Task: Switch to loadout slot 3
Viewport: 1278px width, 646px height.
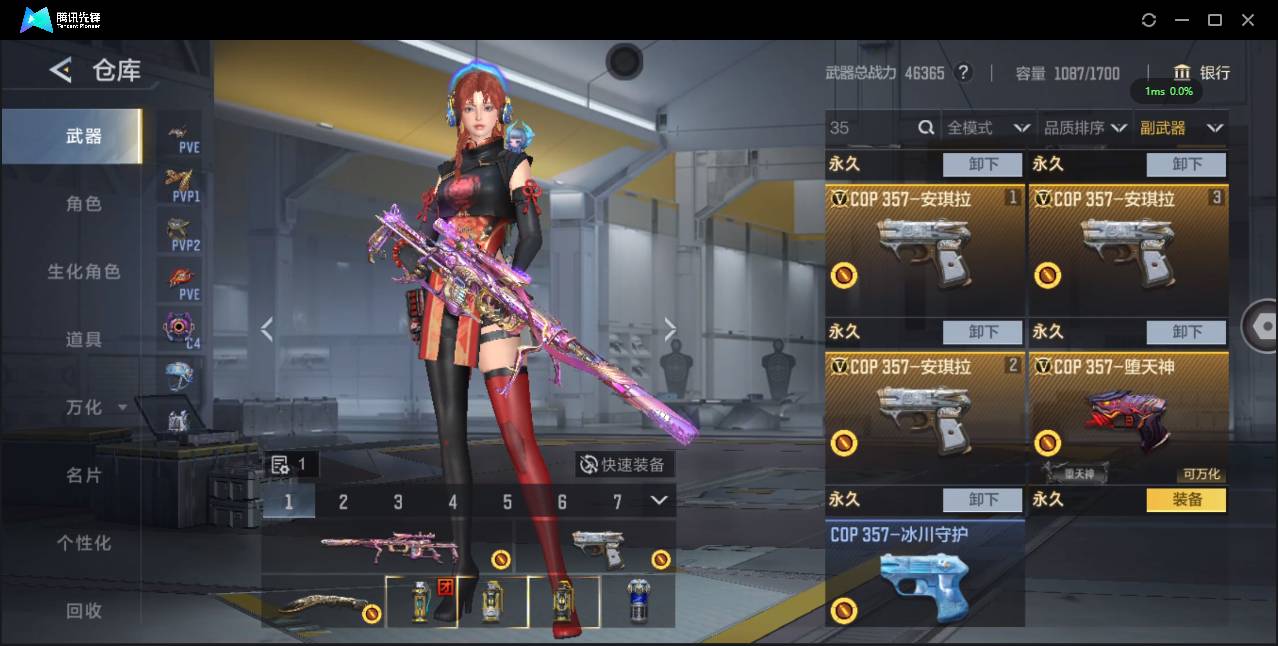Action: [x=398, y=502]
